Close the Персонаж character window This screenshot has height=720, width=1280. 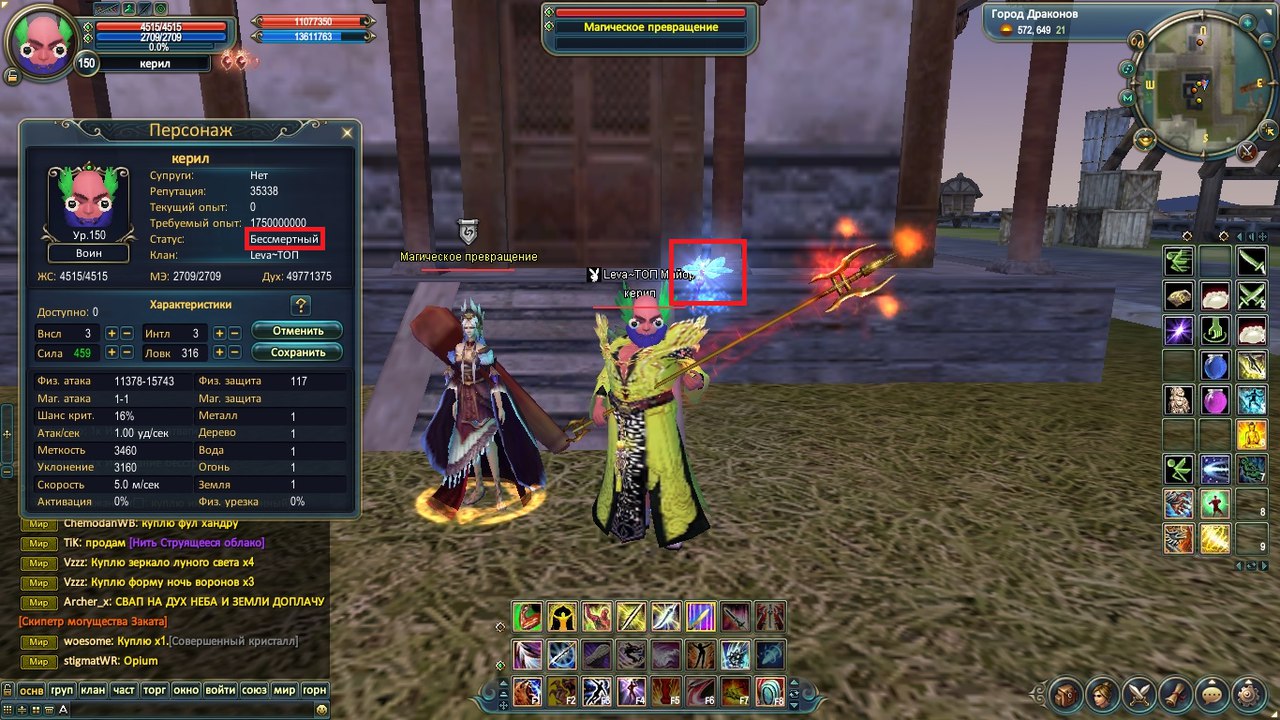tap(347, 132)
